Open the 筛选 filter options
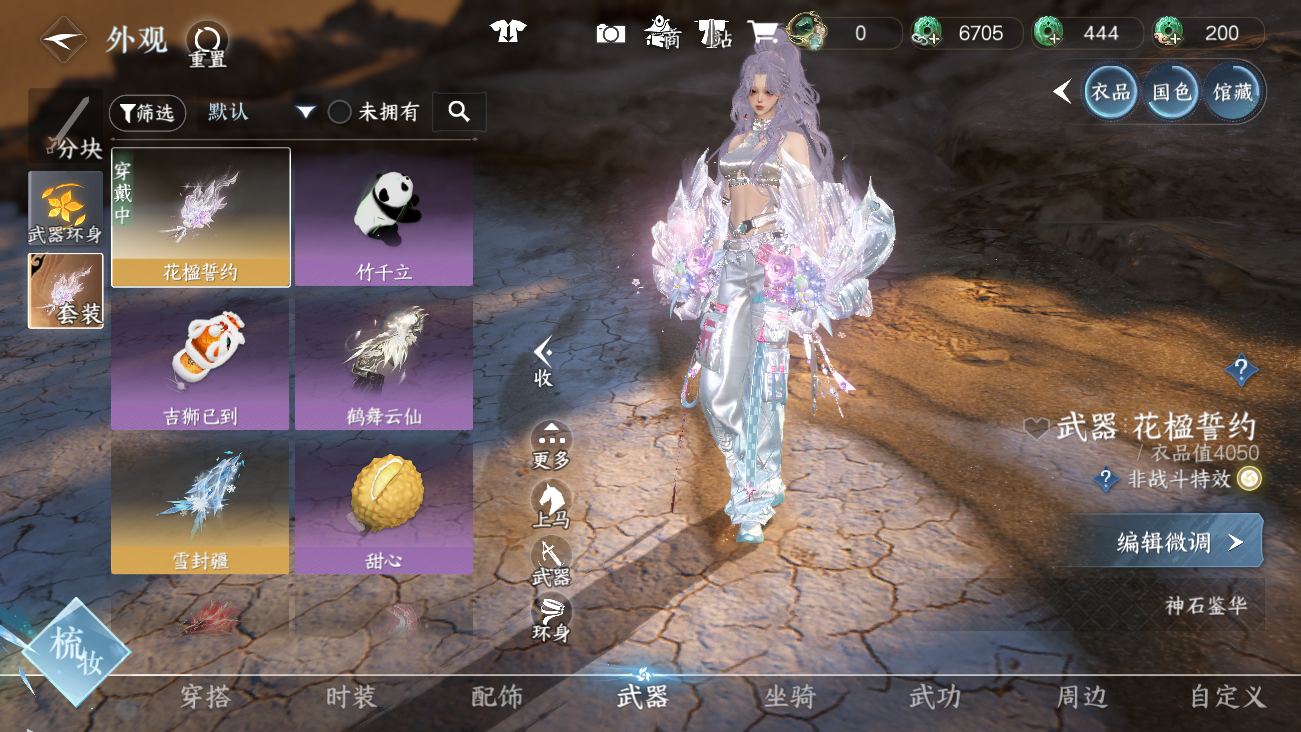 click(147, 113)
